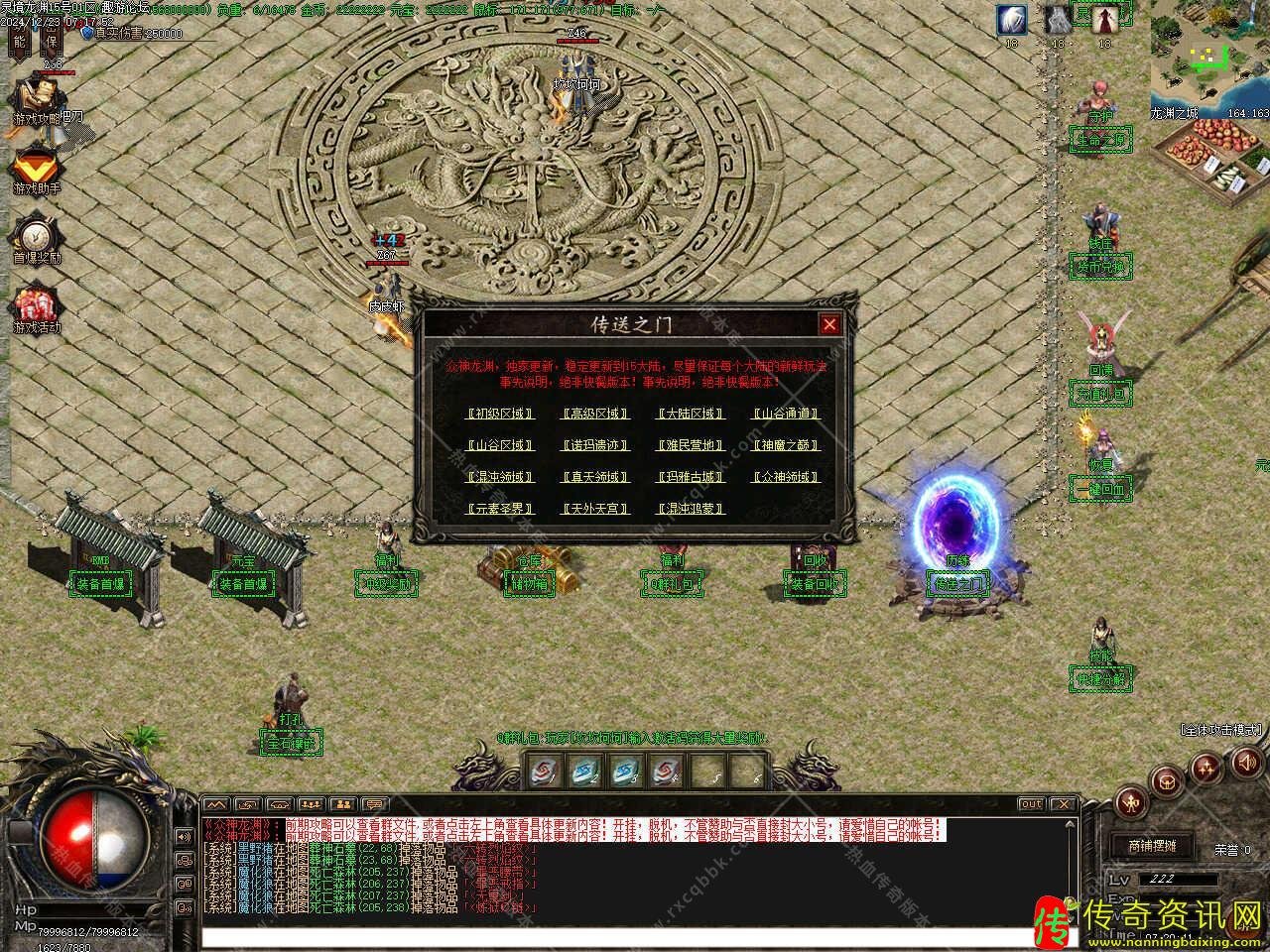Choose 神魔之巅 destination
The image size is (1270, 952).
pyautogui.click(x=786, y=445)
